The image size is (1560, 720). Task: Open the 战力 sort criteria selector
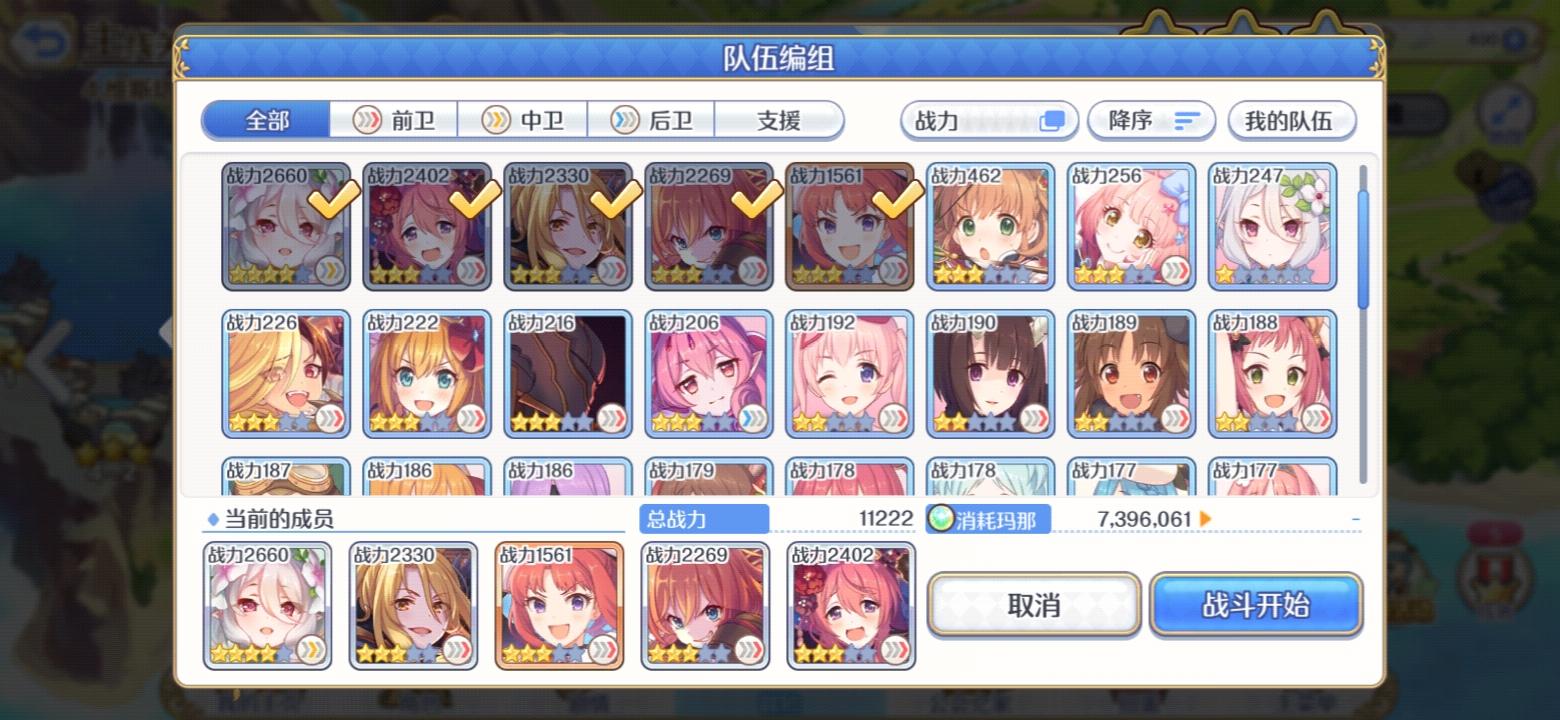click(988, 119)
